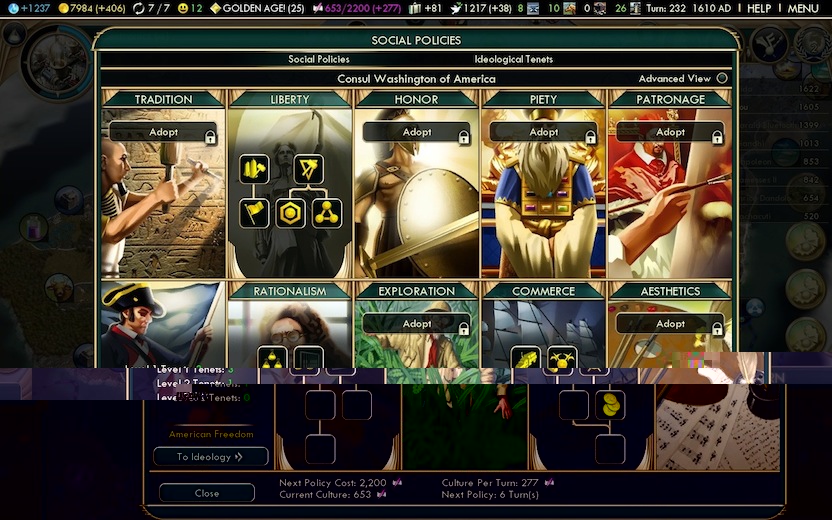Switch to the Social Policies tab
Viewport: 832px width, 520px height.
coord(319,60)
